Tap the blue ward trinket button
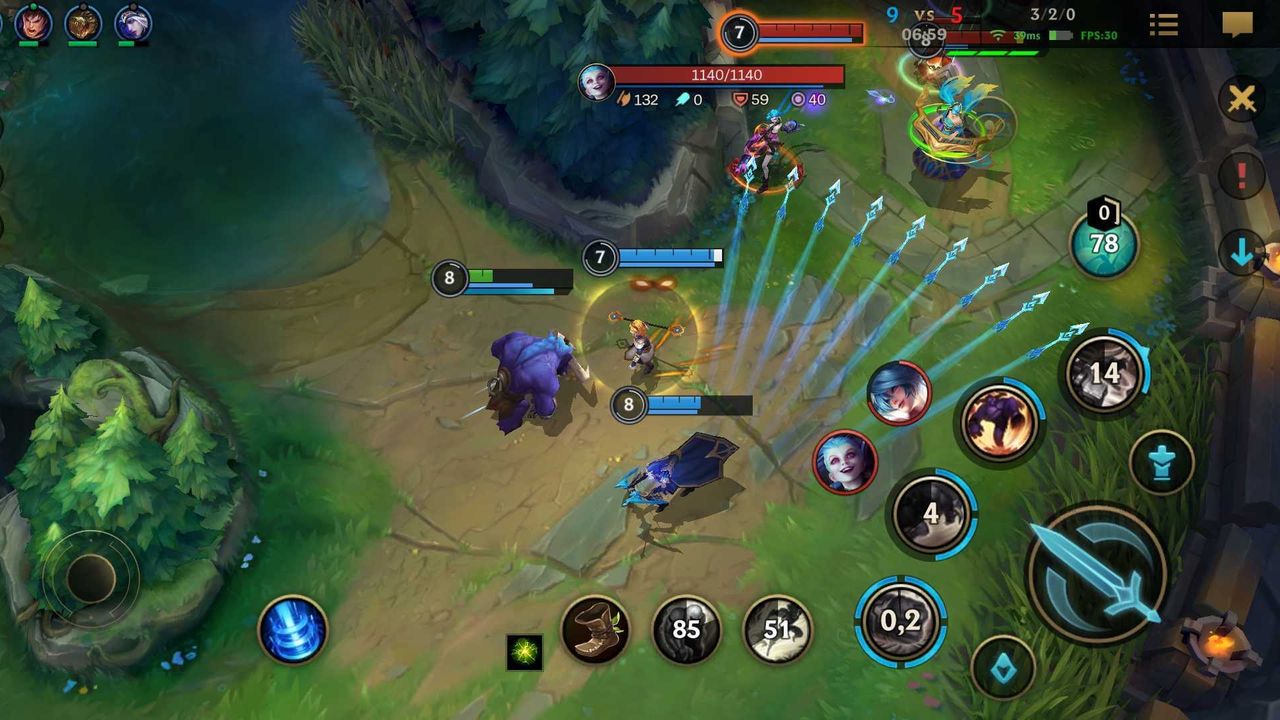The image size is (1280, 720). 1161,463
